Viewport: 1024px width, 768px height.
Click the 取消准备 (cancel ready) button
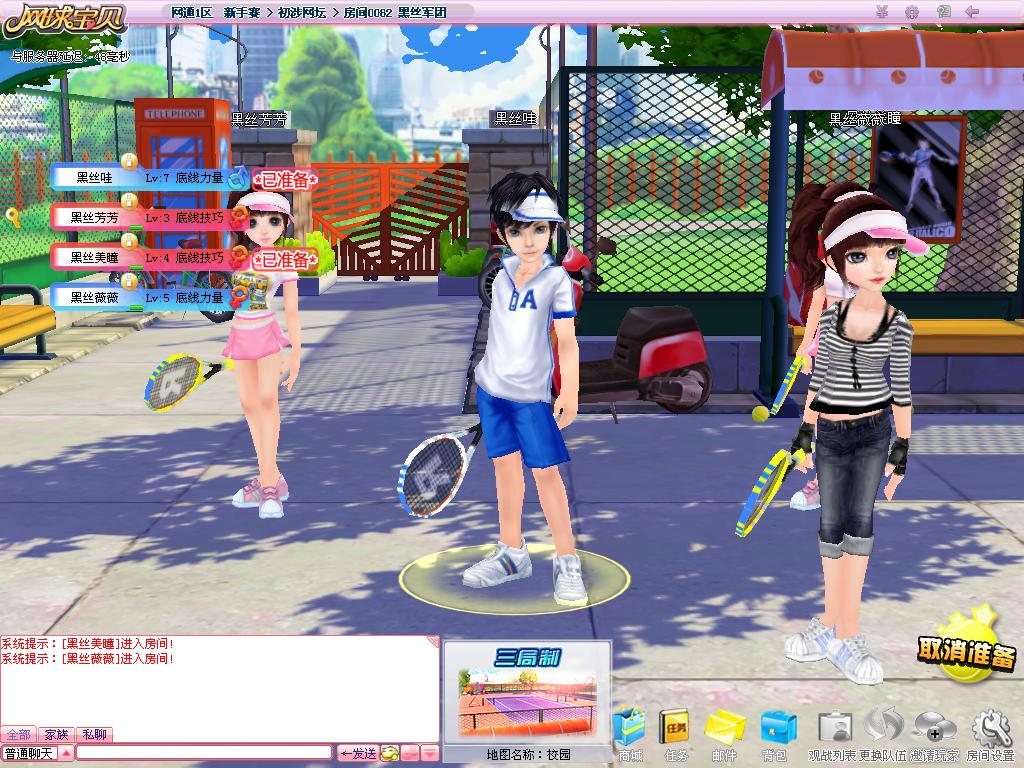(966, 651)
